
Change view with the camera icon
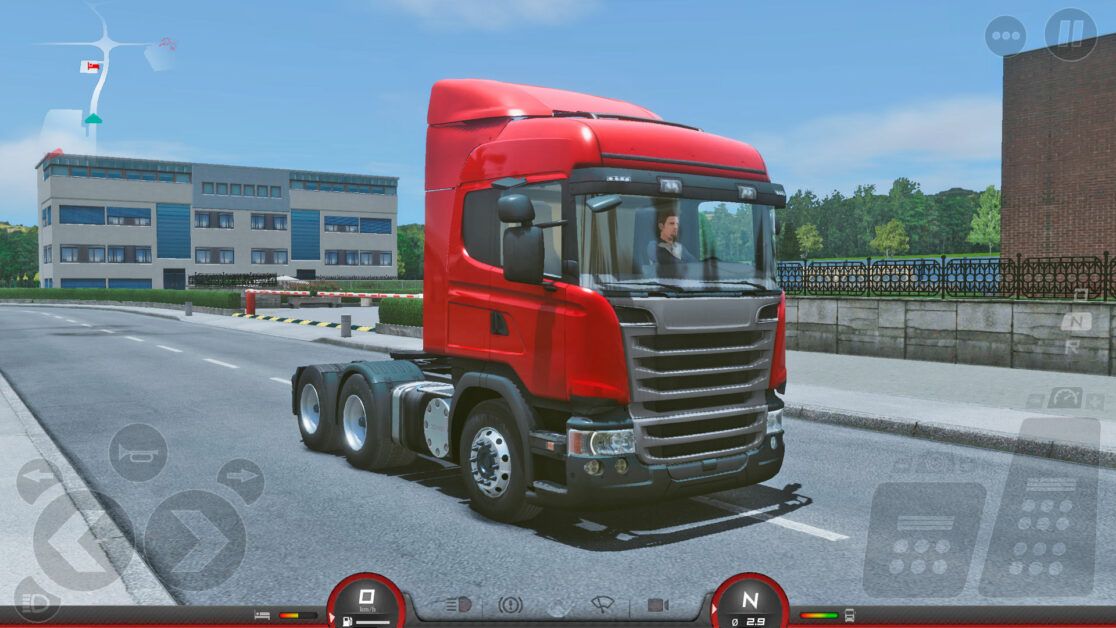click(x=657, y=605)
